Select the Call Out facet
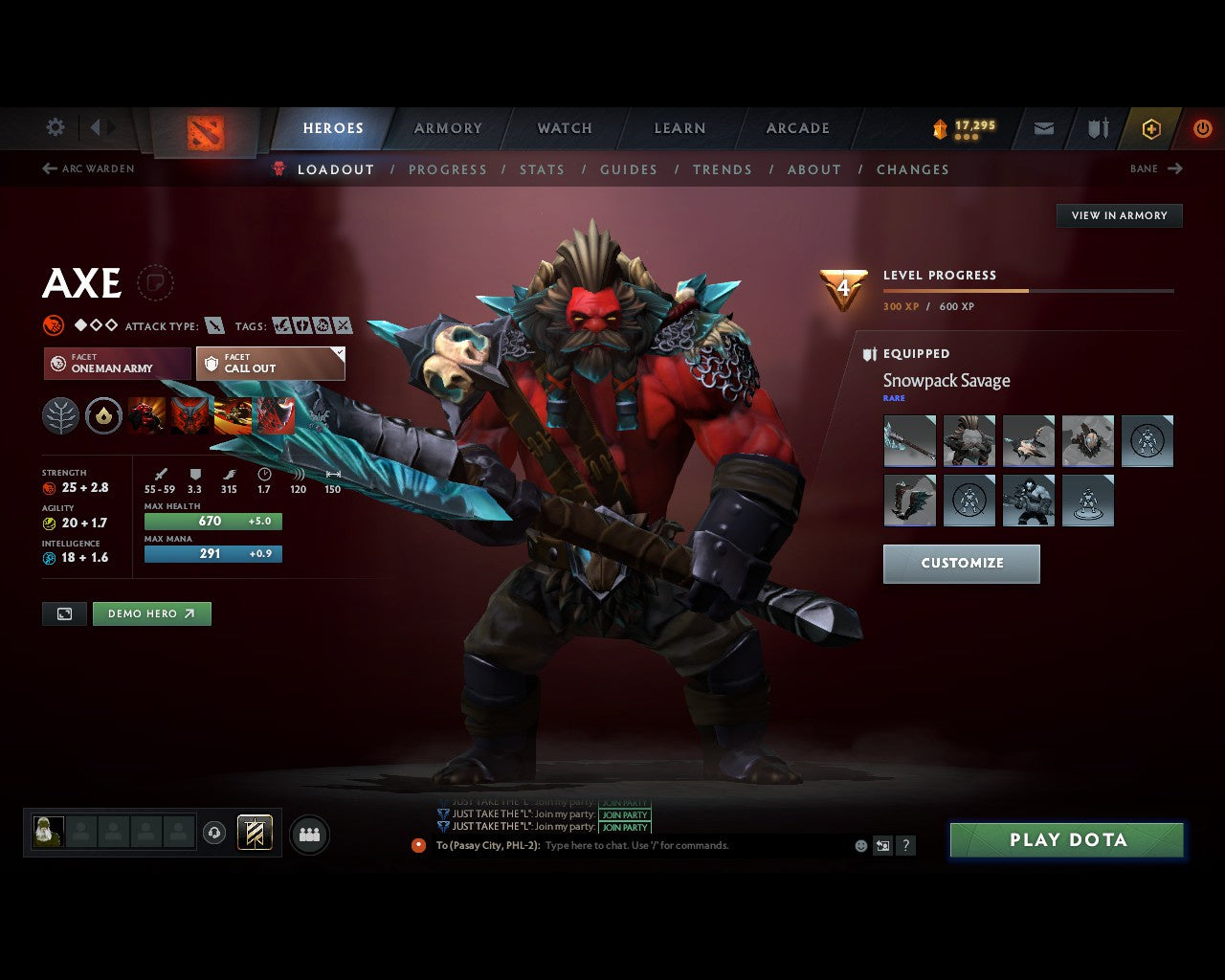 click(271, 364)
